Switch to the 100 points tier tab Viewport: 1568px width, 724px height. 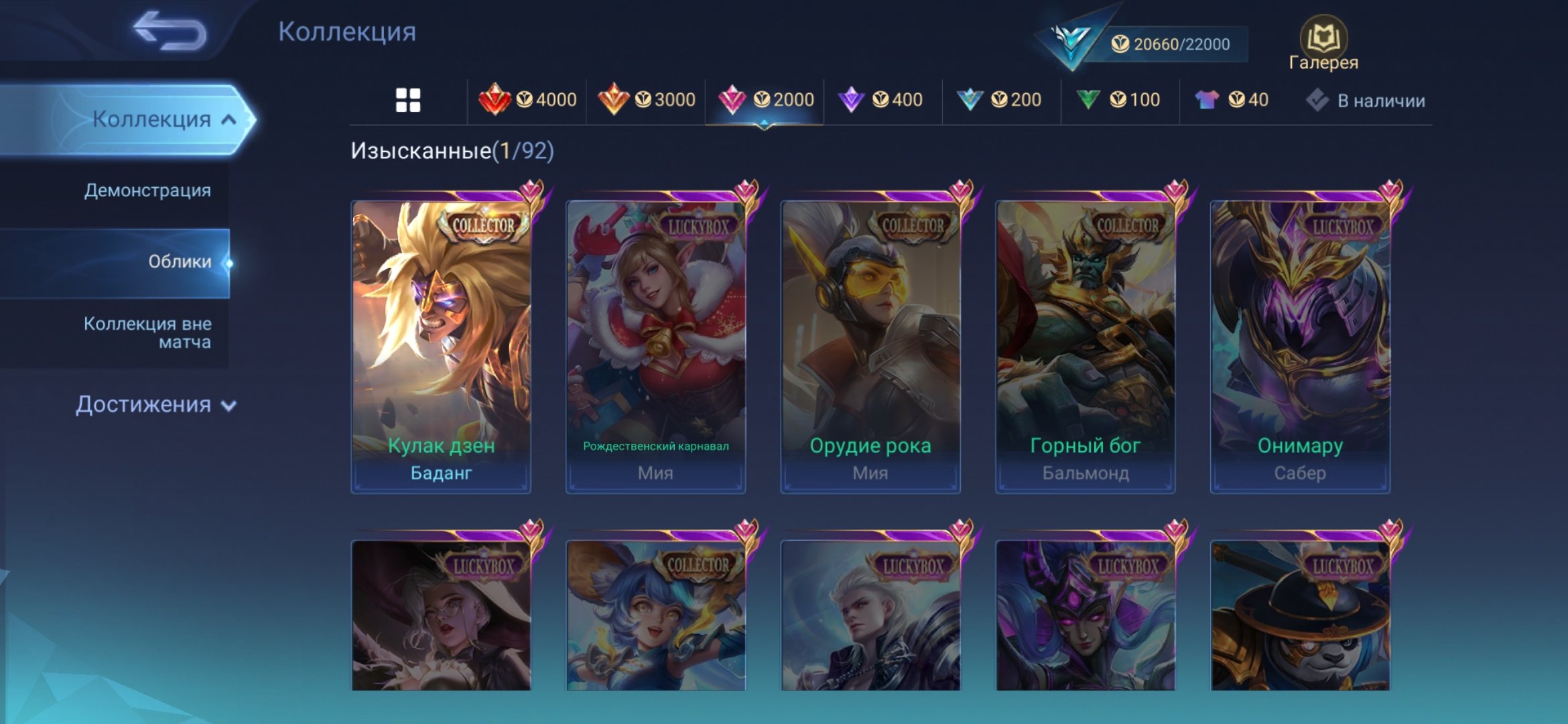tap(1119, 100)
